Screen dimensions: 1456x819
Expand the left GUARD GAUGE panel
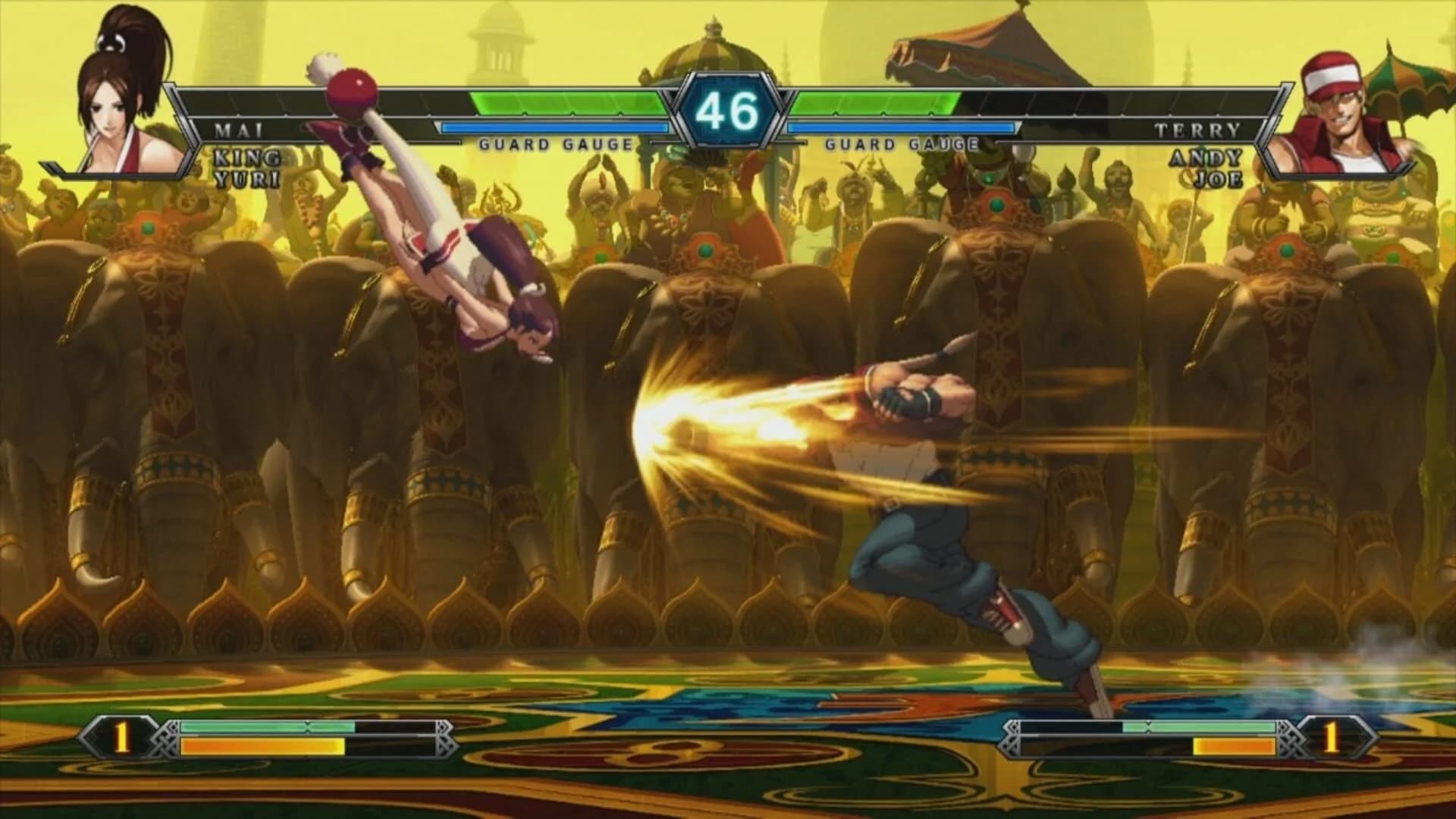(x=554, y=141)
